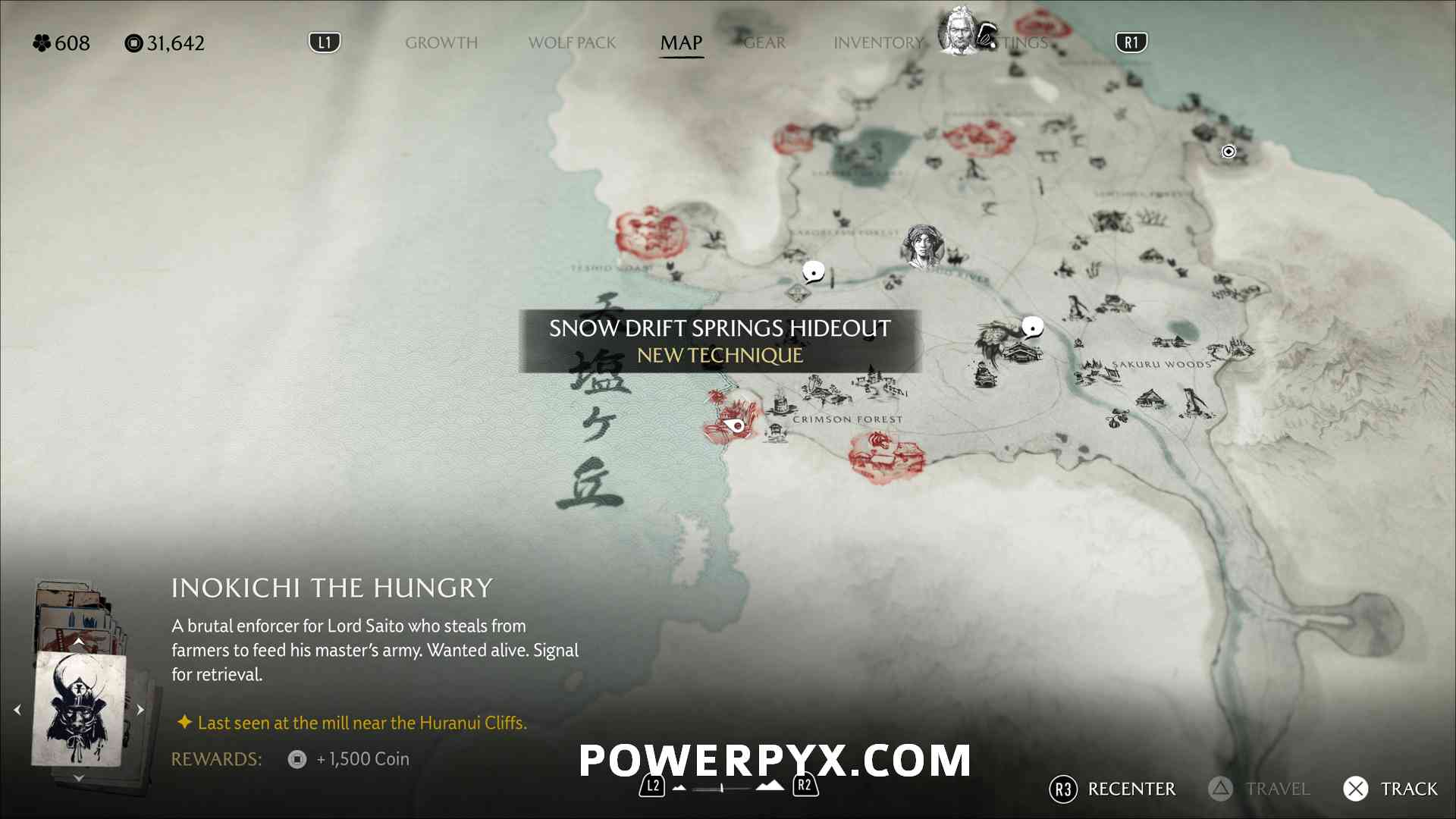Click the red camp south of Crimson Forest
1456x819 pixels.
click(884, 456)
